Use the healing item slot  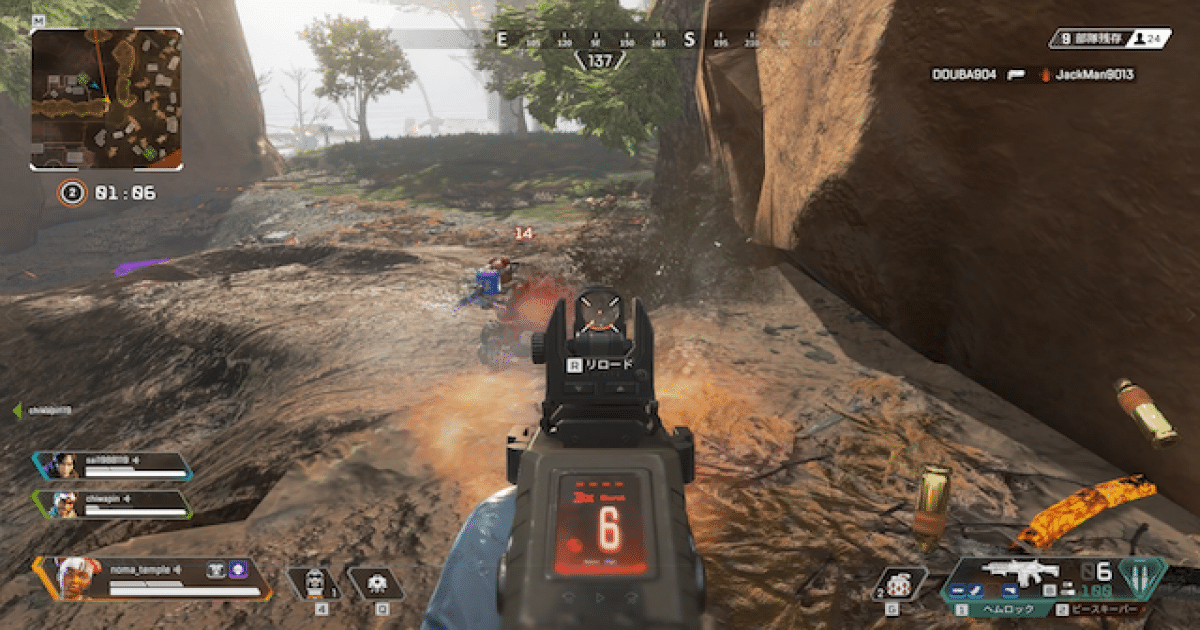(315, 583)
